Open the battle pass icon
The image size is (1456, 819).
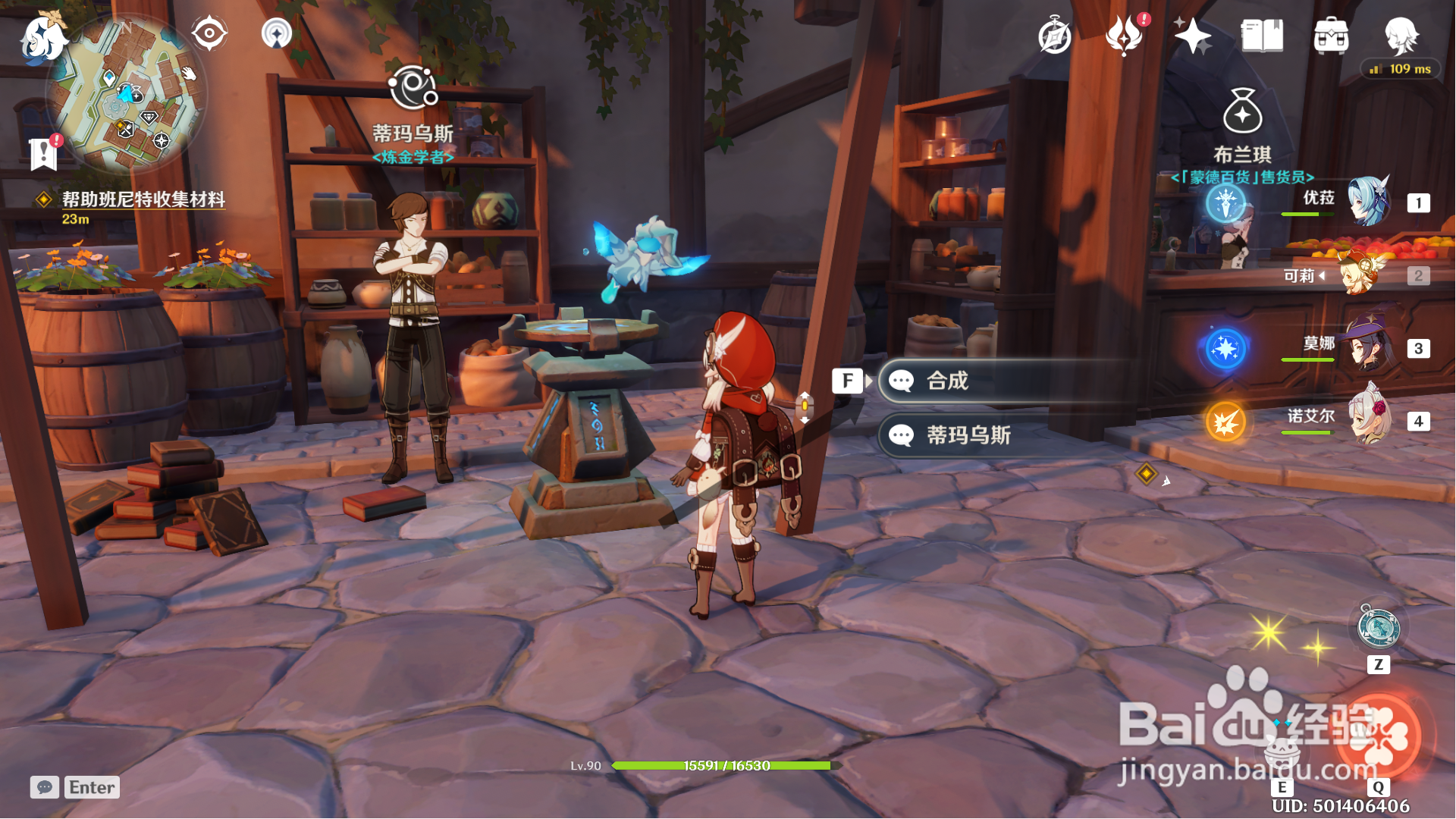(x=1124, y=36)
